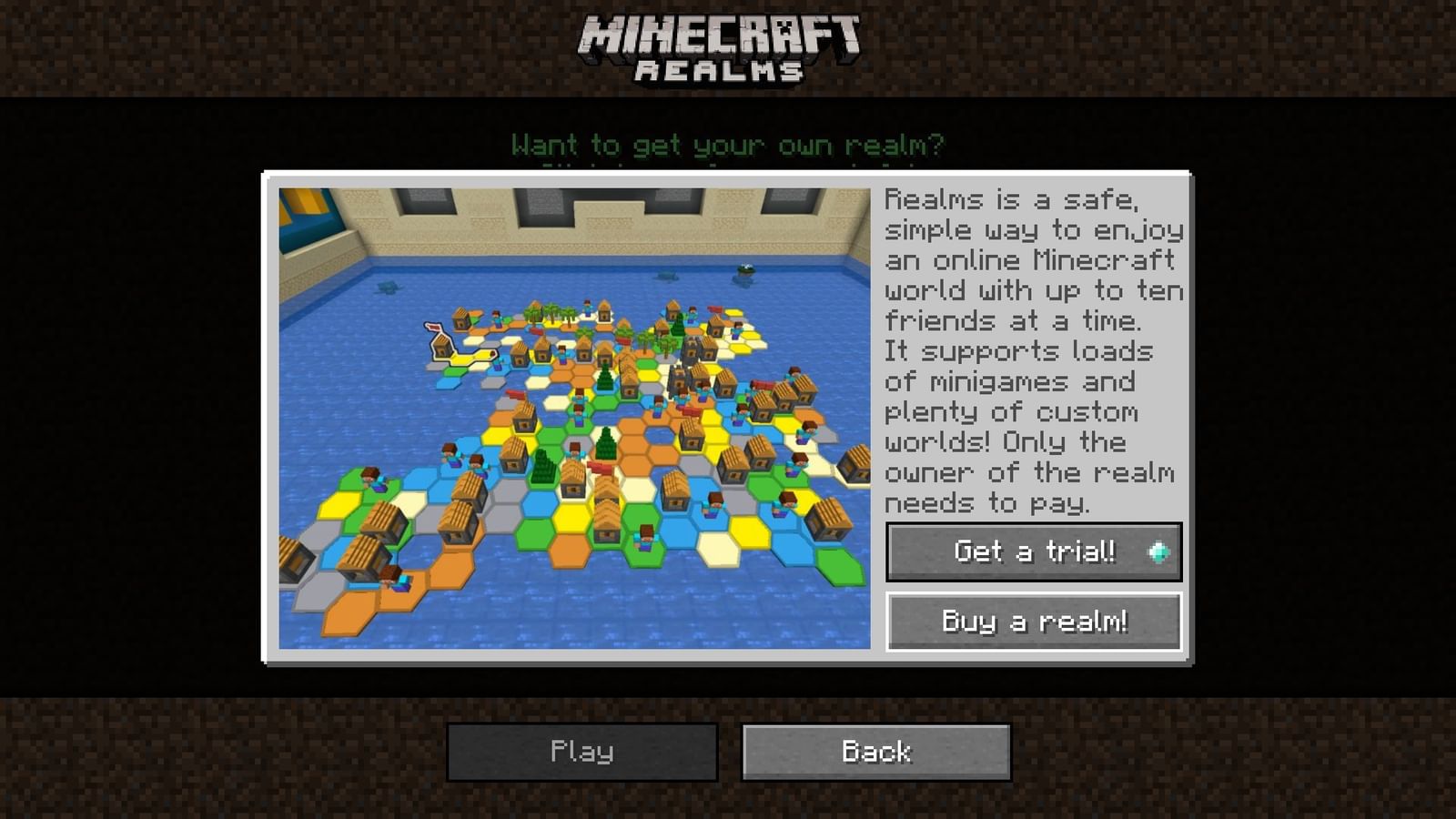This screenshot has width=1456, height=819.
Task: Click the white frame around the promo popup
Action: click(x=728, y=175)
